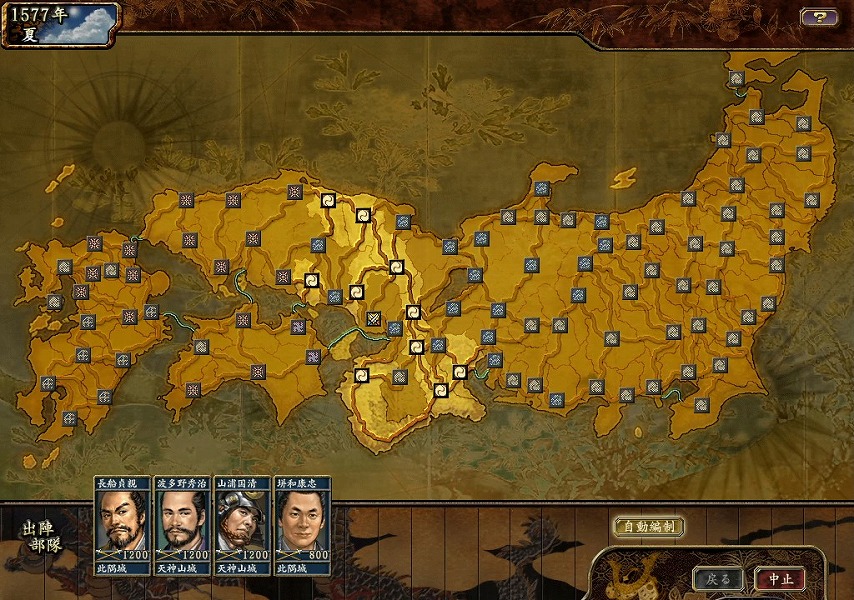Select the 垪和康忠 unit with 800 troops
The height and width of the screenshot is (600, 854).
pyautogui.click(x=302, y=525)
